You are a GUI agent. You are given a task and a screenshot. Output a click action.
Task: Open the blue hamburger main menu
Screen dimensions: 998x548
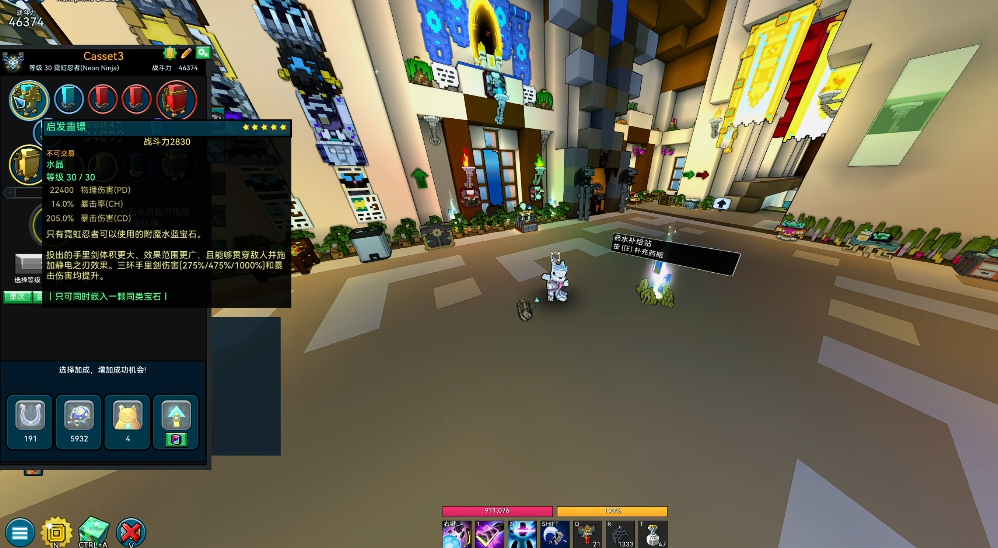[19, 532]
